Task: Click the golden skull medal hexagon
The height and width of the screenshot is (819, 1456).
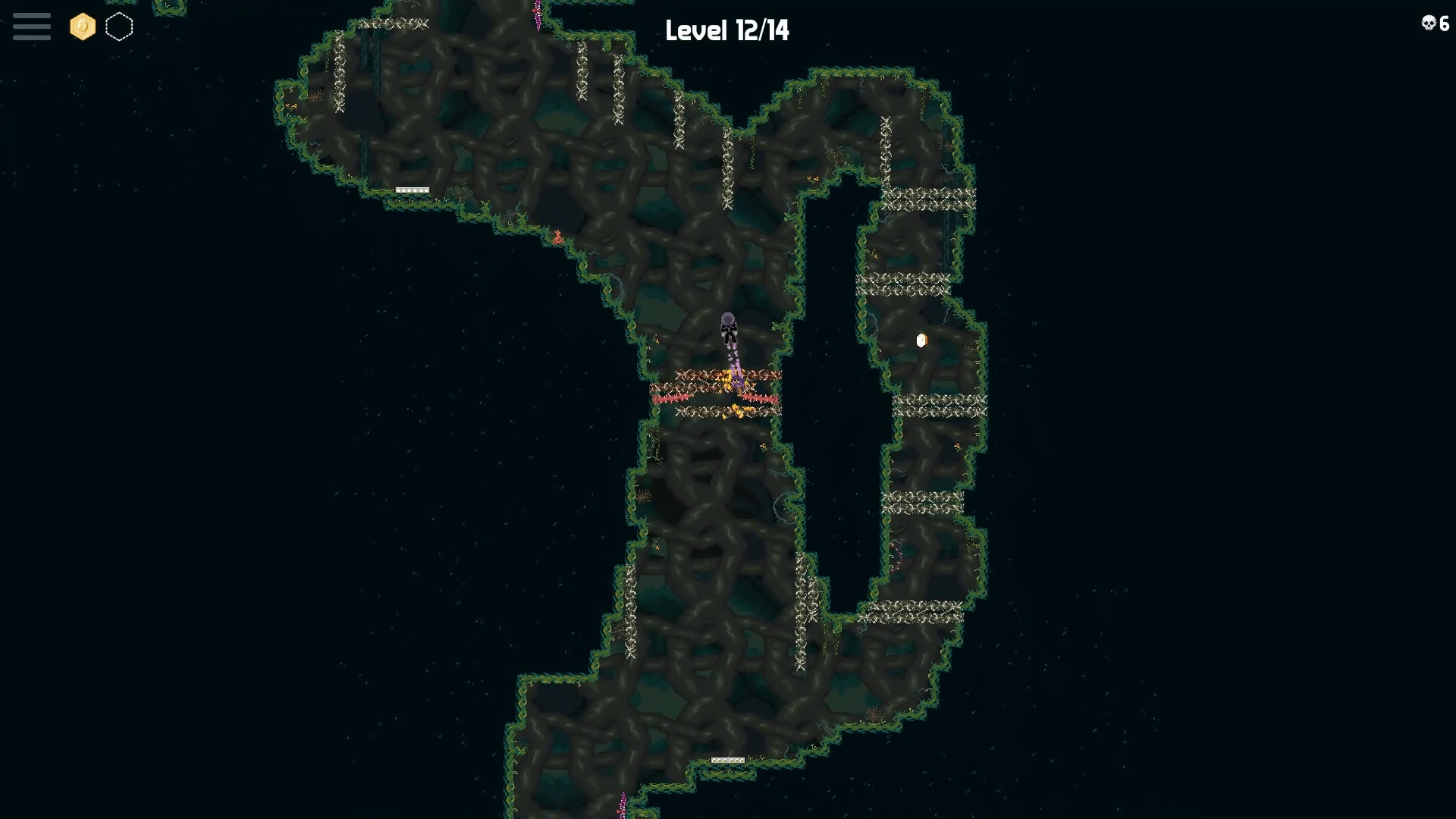Action: click(x=82, y=27)
